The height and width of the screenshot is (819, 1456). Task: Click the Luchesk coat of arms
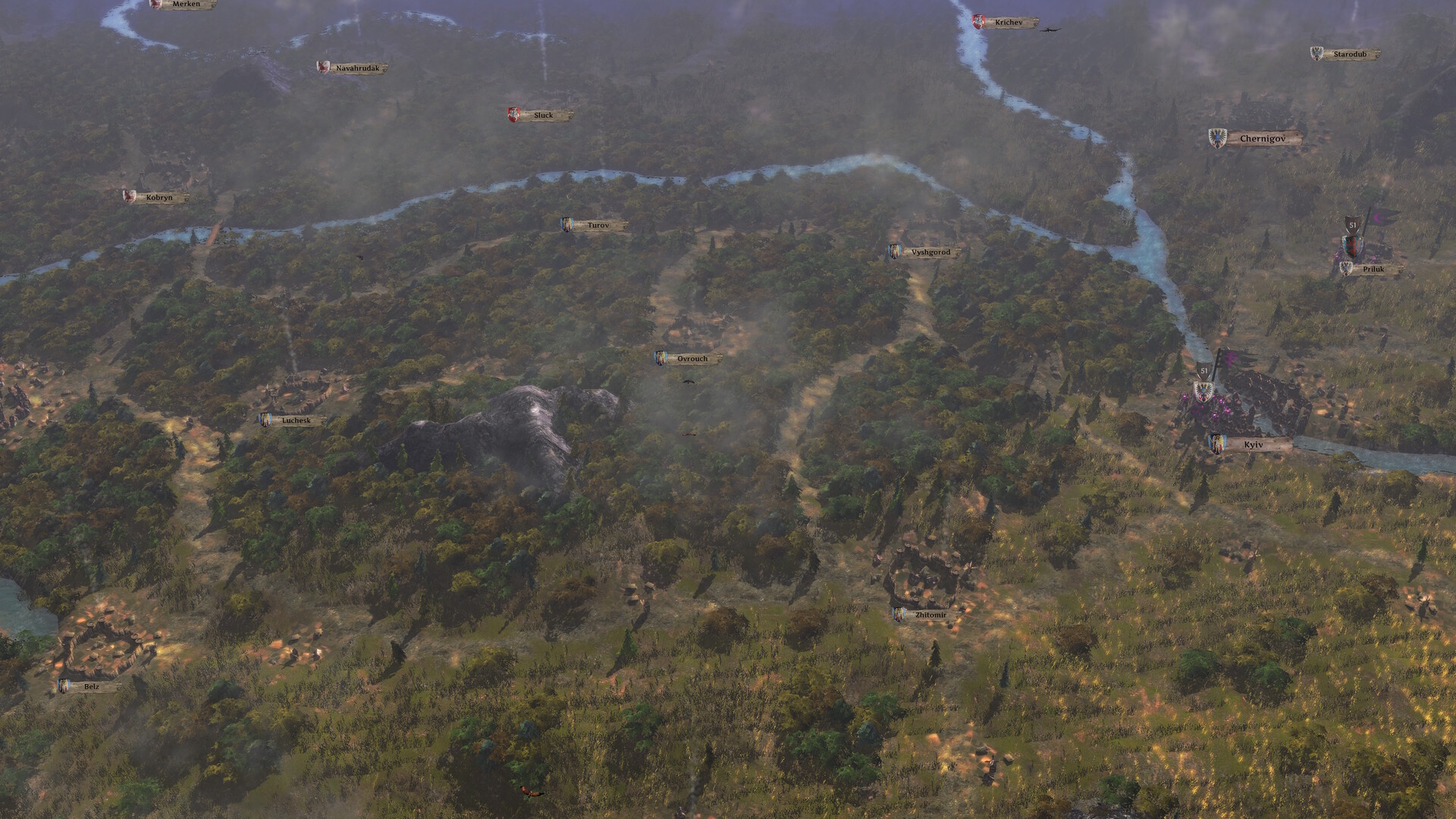265,420
